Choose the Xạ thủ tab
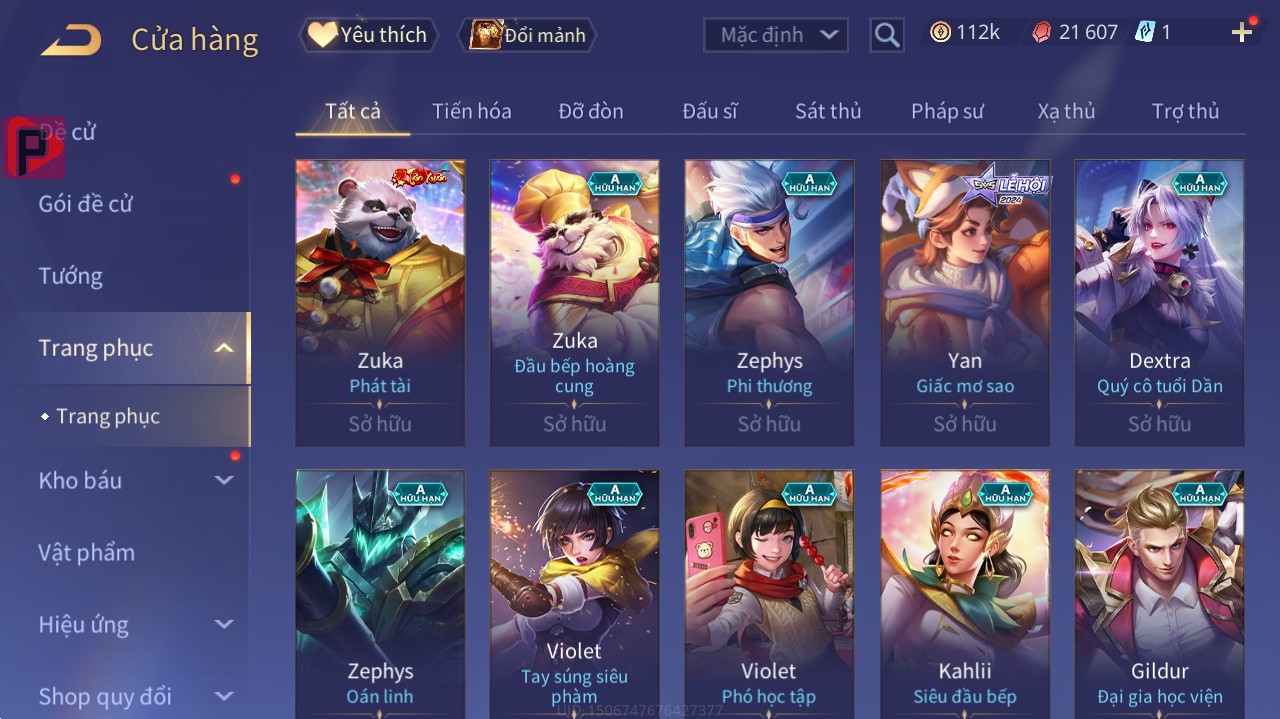1280x719 pixels. [x=1066, y=111]
